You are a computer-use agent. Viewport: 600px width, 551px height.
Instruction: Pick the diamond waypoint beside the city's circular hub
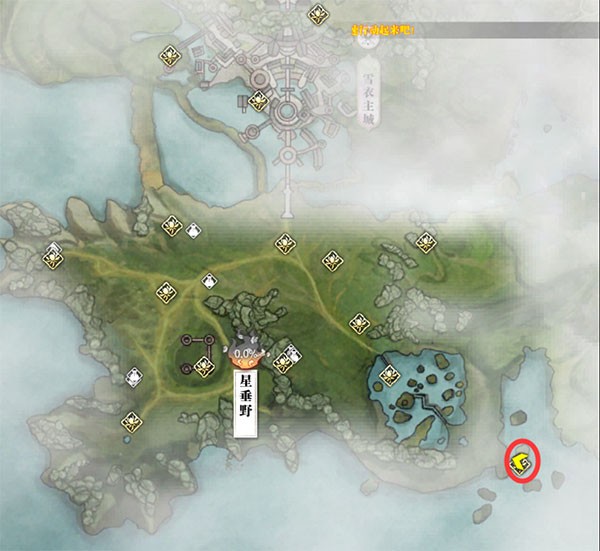[x=258, y=99]
